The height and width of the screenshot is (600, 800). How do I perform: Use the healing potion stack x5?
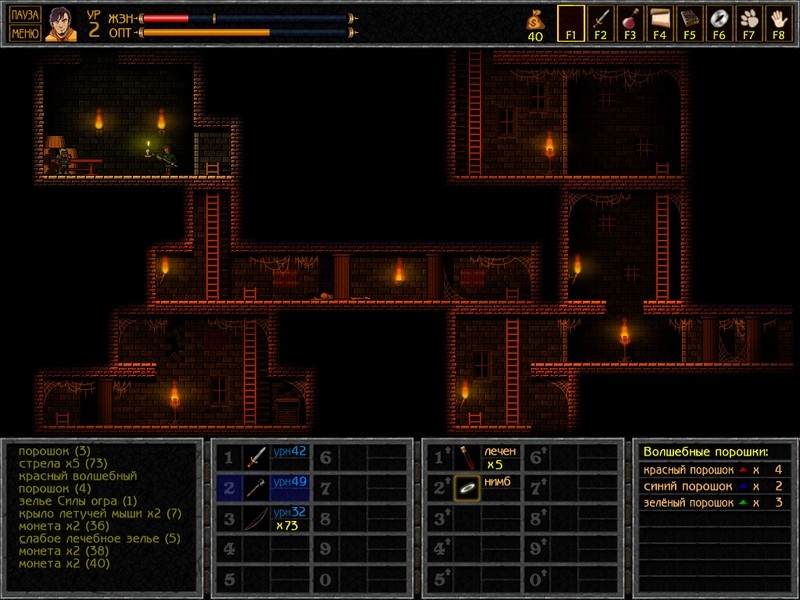(468, 458)
